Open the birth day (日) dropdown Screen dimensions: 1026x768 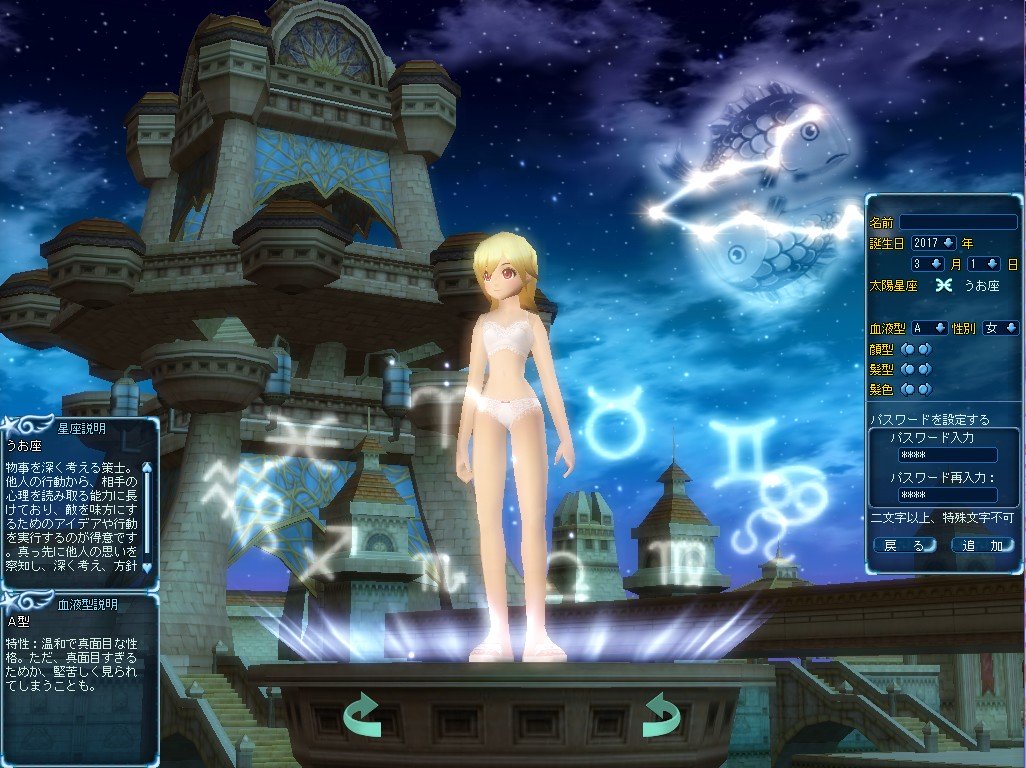991,264
